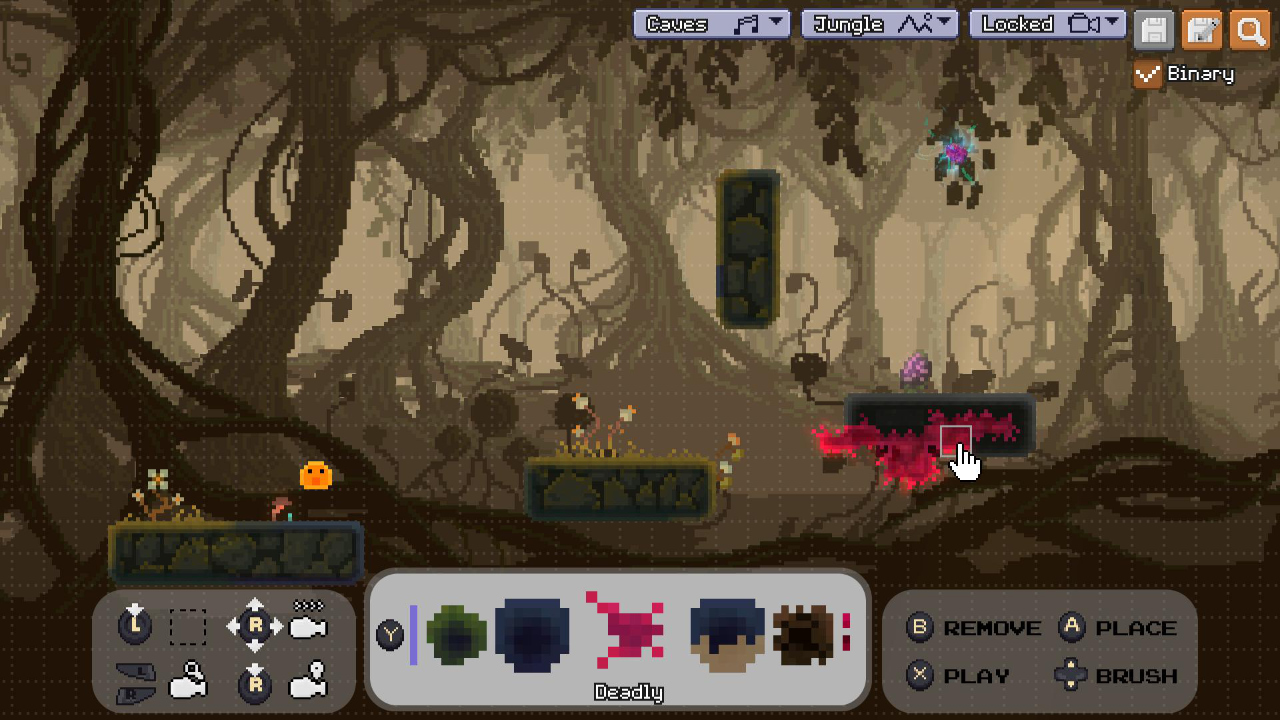1280x720 pixels.
Task: Select the dark cave stone tile
Action: coord(532,633)
